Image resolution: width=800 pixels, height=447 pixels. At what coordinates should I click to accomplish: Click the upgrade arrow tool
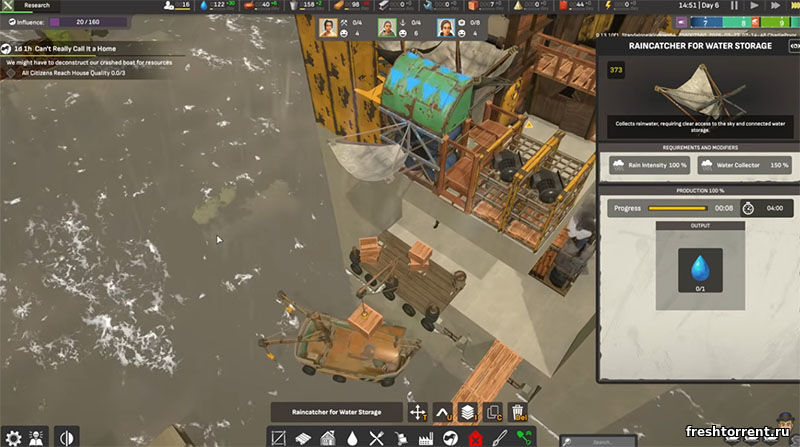tap(443, 411)
